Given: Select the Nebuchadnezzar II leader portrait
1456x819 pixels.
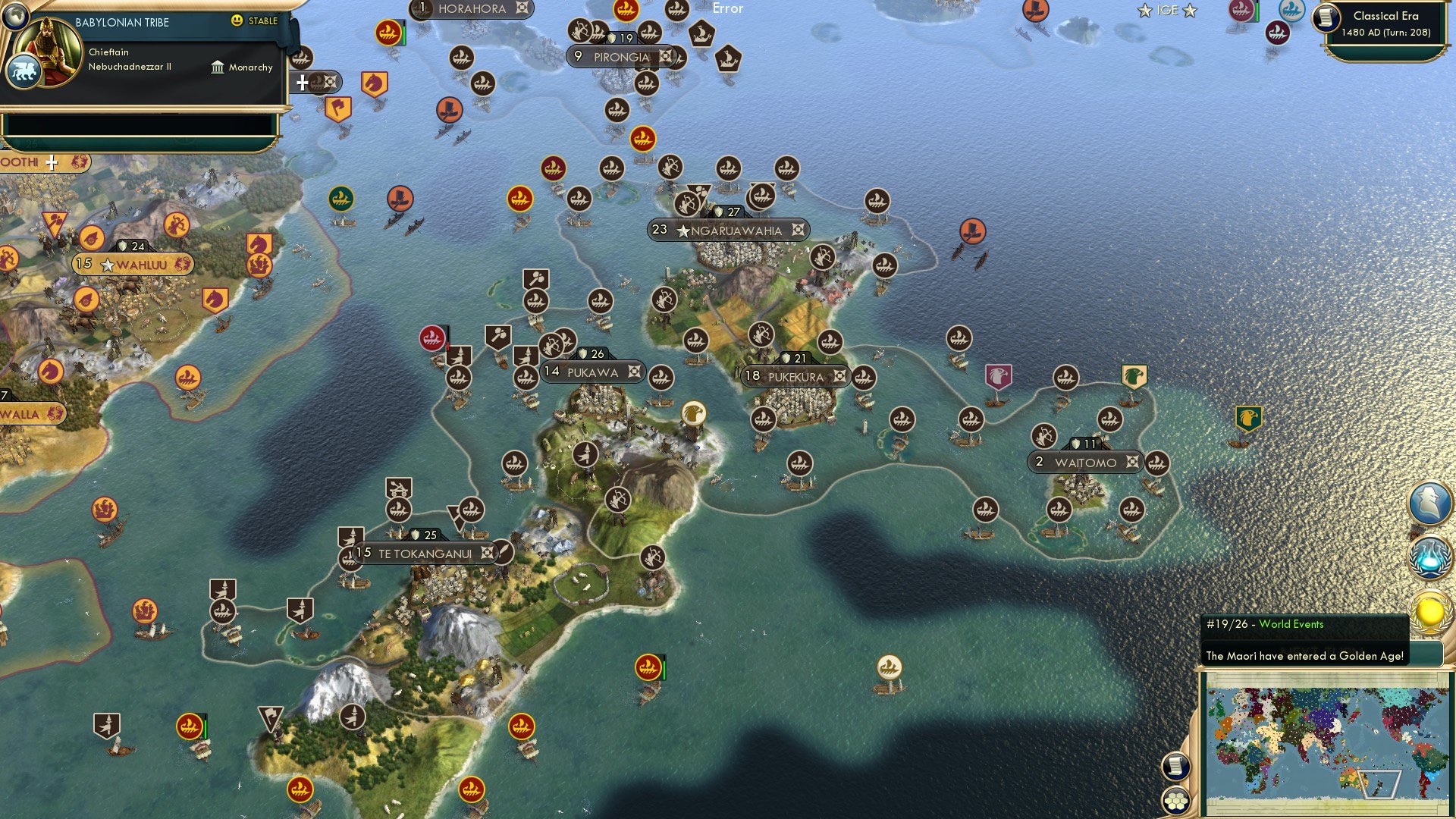Looking at the screenshot, I should (52, 50).
